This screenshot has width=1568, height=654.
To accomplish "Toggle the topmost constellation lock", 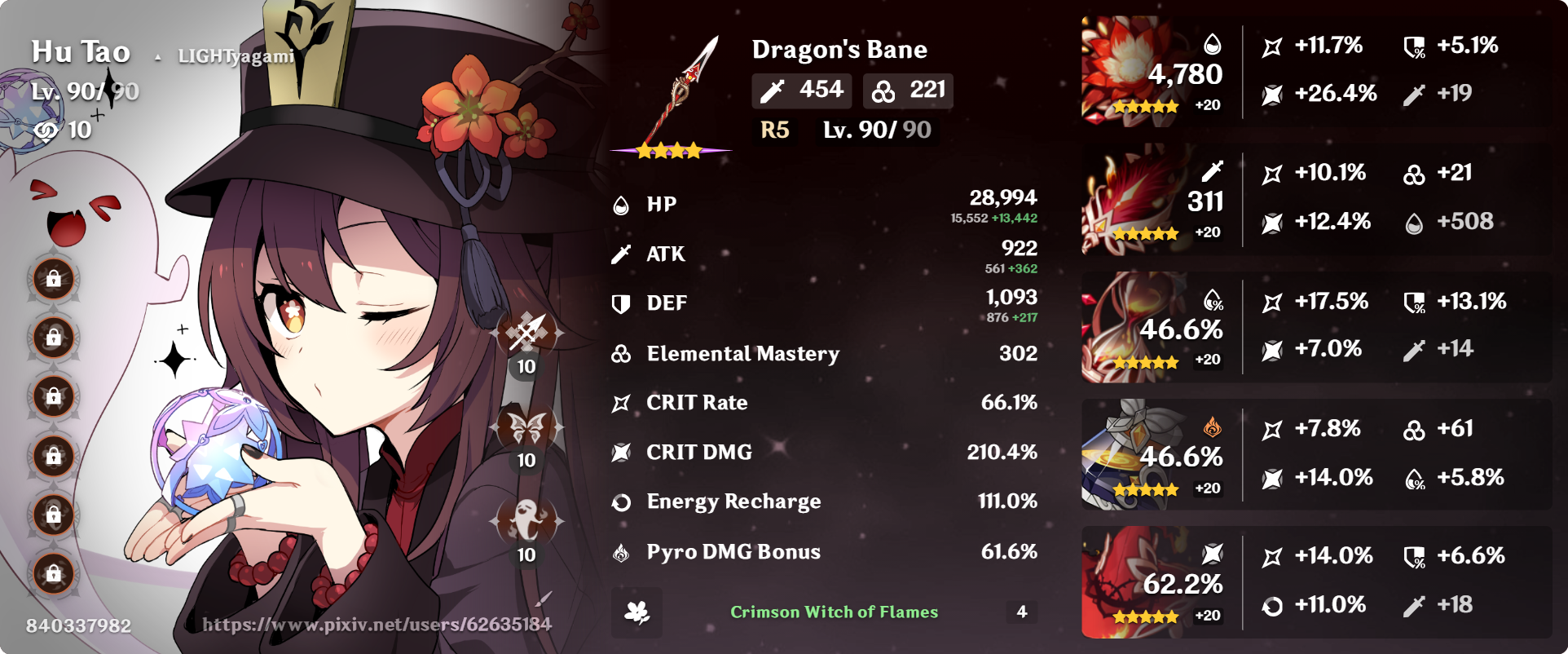I will (x=53, y=280).
